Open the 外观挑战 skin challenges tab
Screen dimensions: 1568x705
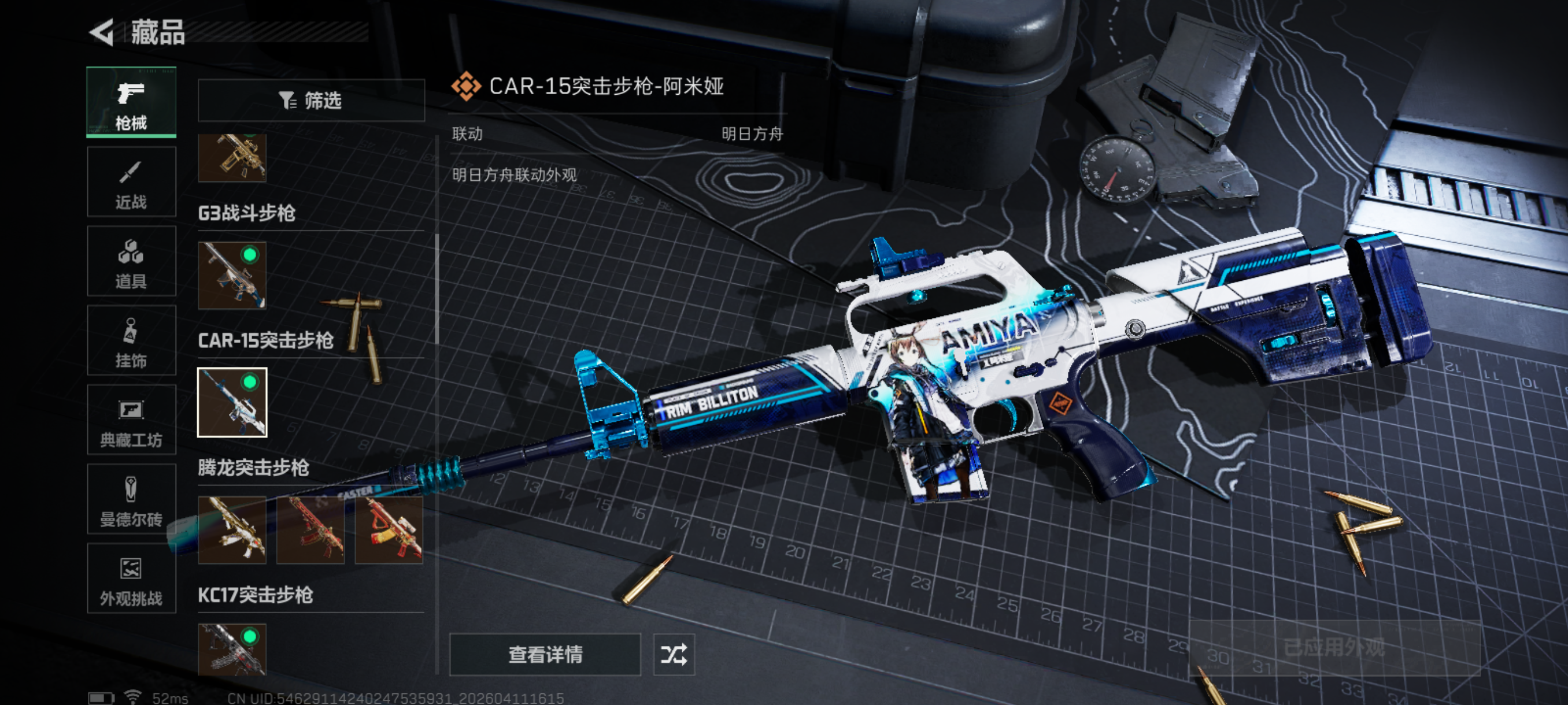click(131, 579)
